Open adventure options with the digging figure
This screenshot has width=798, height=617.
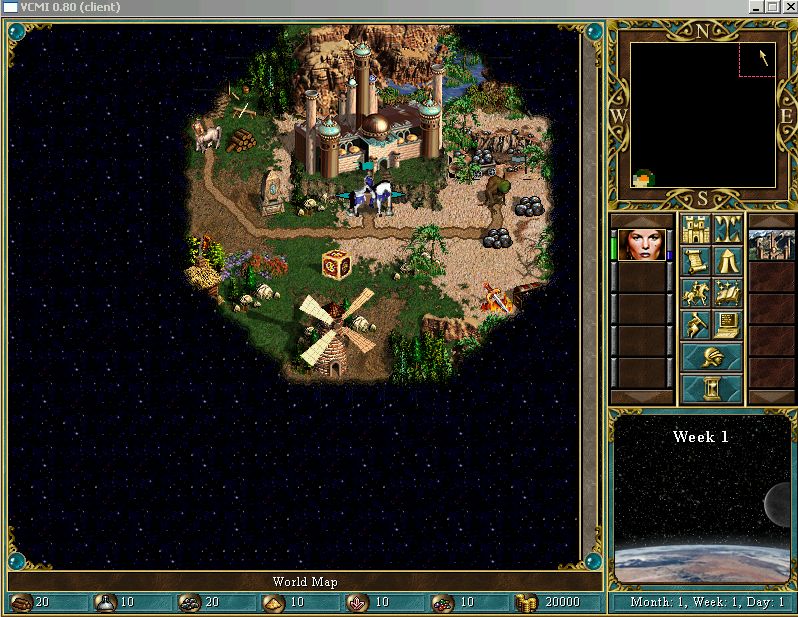696,324
